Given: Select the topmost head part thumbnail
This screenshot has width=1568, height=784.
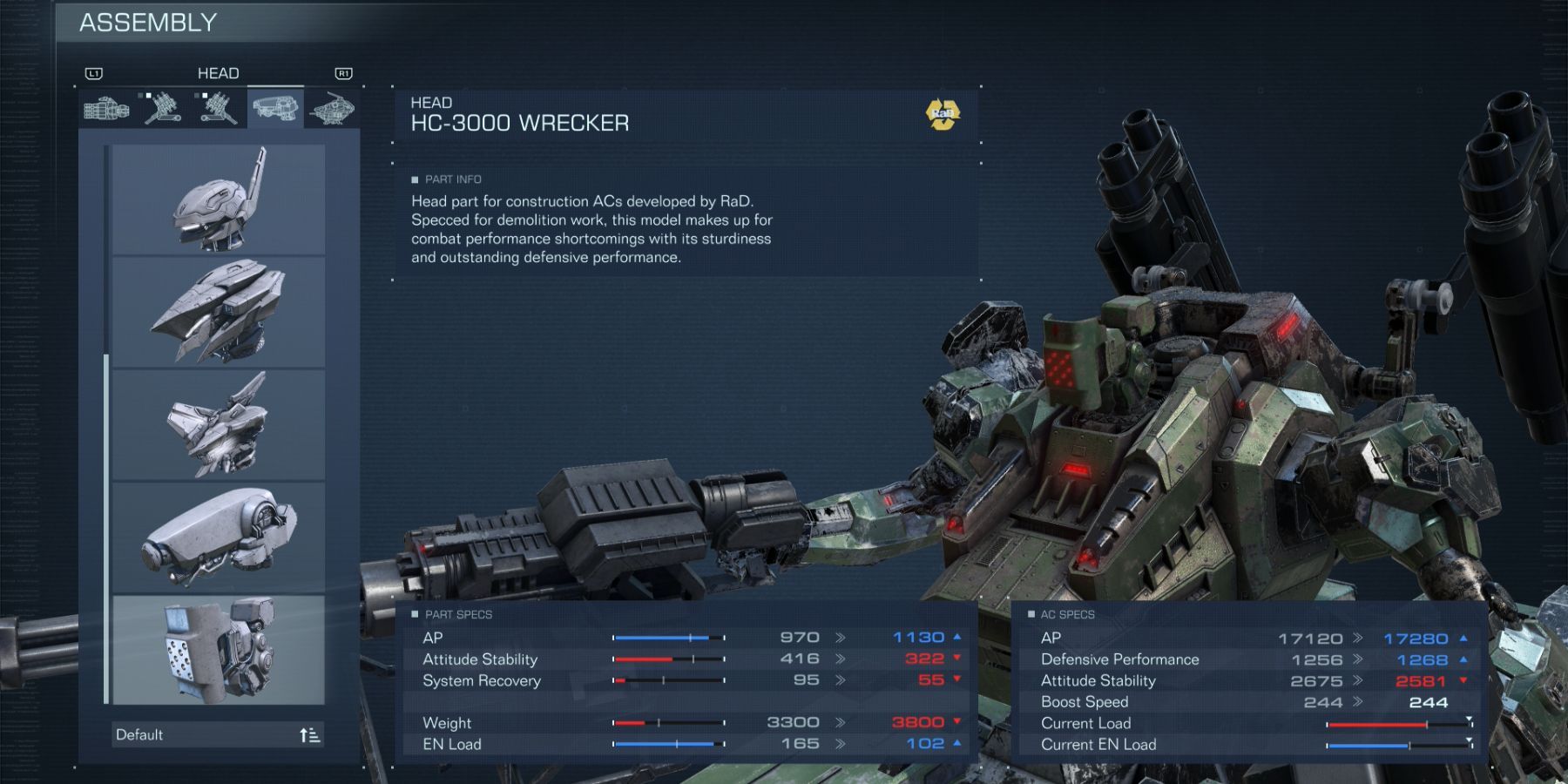Looking at the screenshot, I should [218, 199].
